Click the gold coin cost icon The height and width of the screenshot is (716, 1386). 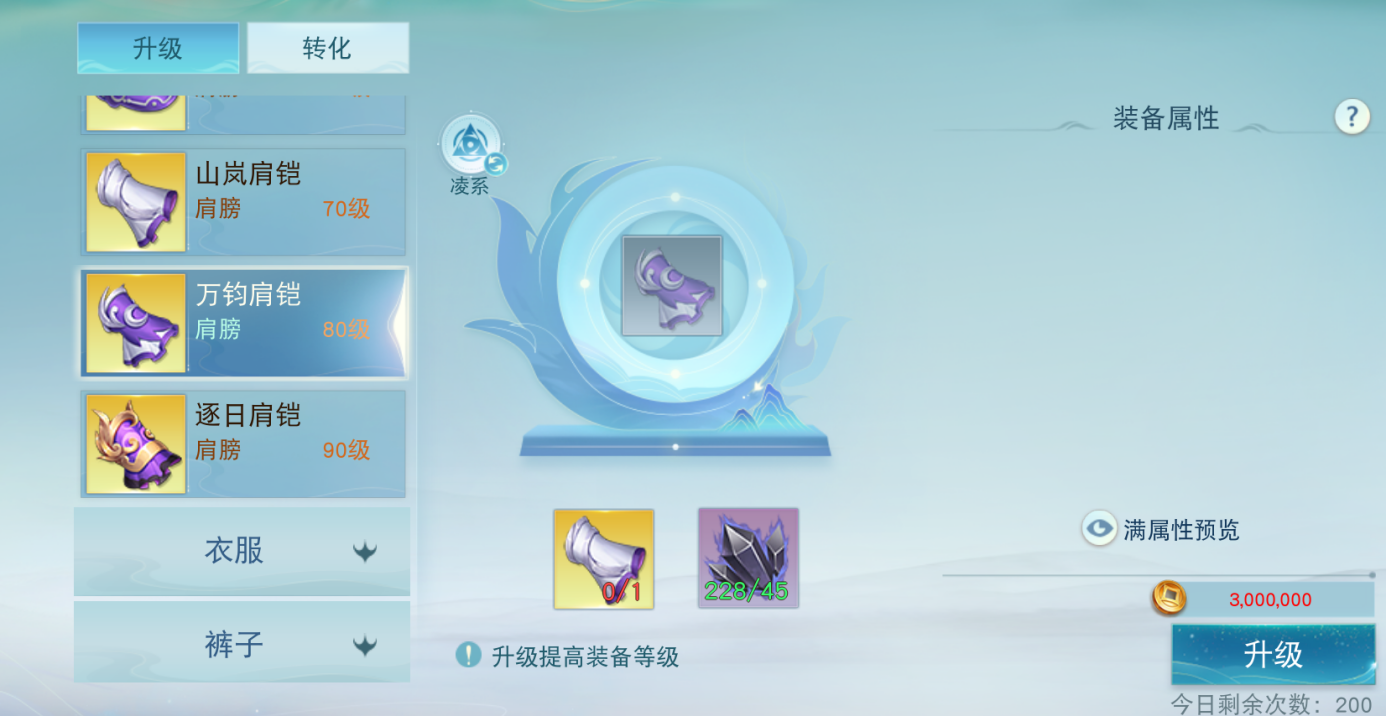[x=1168, y=599]
